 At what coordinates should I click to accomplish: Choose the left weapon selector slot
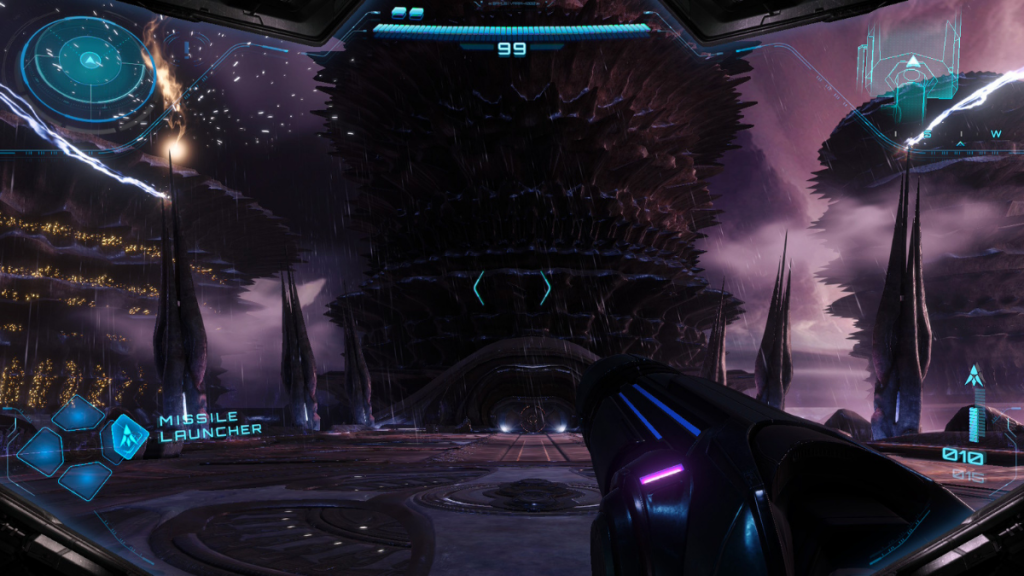coord(40,450)
